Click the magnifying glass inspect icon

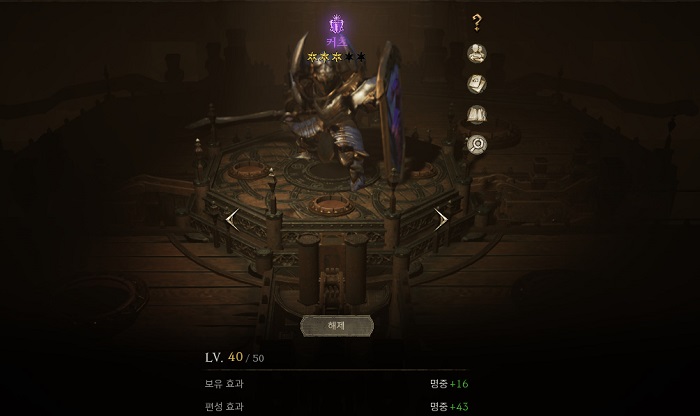(x=477, y=144)
